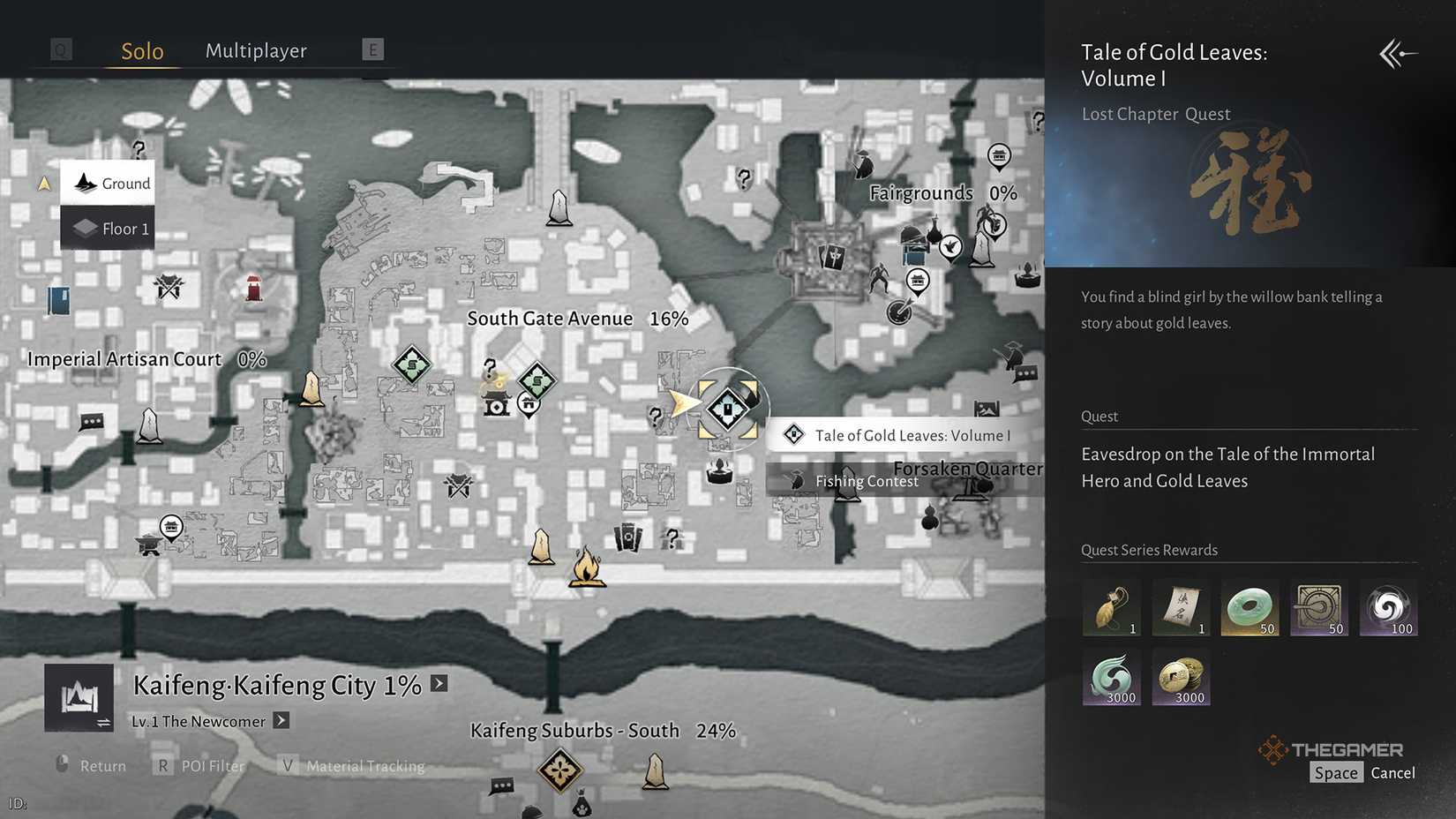
Task: View the jade donut reward worth 50
Action: (x=1250, y=606)
